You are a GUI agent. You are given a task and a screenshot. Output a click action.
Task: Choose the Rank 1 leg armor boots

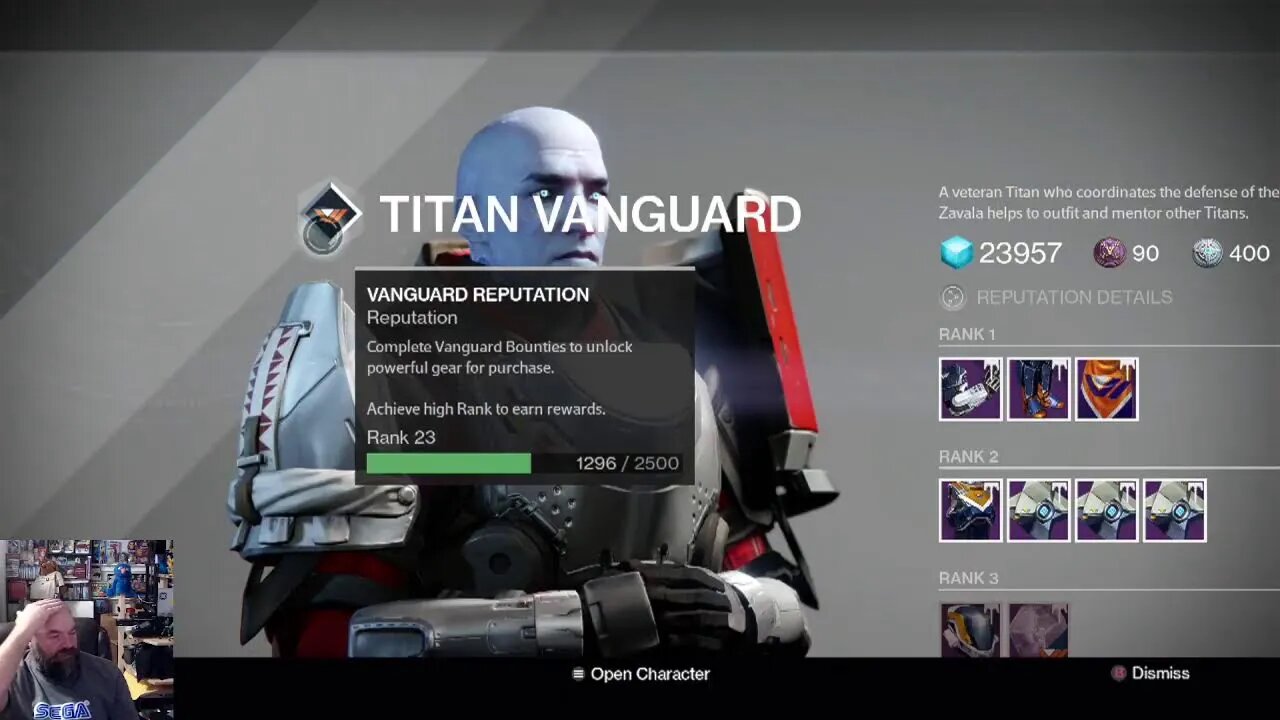[1038, 389]
